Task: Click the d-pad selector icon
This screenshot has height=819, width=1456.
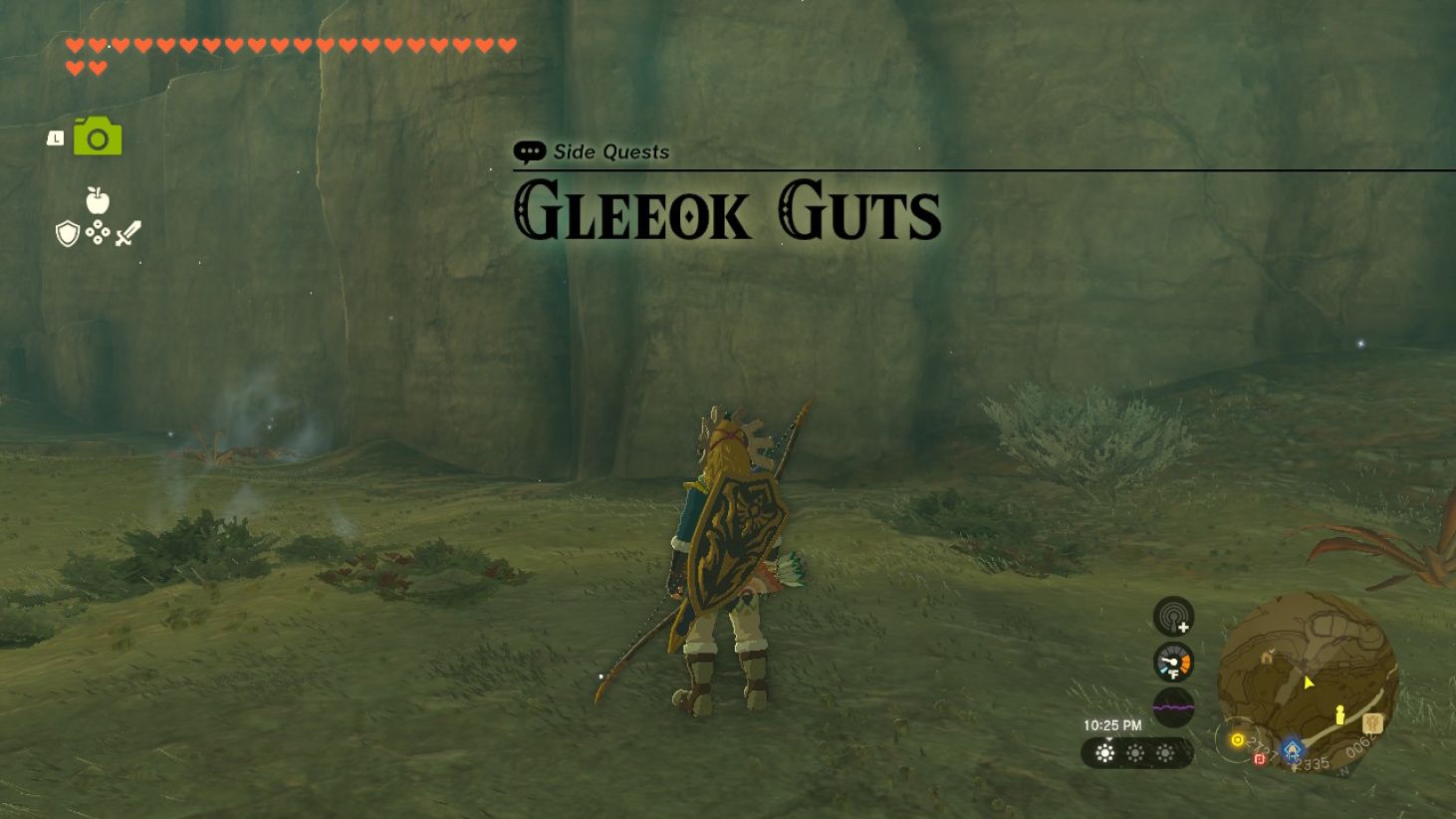Action: point(98,231)
